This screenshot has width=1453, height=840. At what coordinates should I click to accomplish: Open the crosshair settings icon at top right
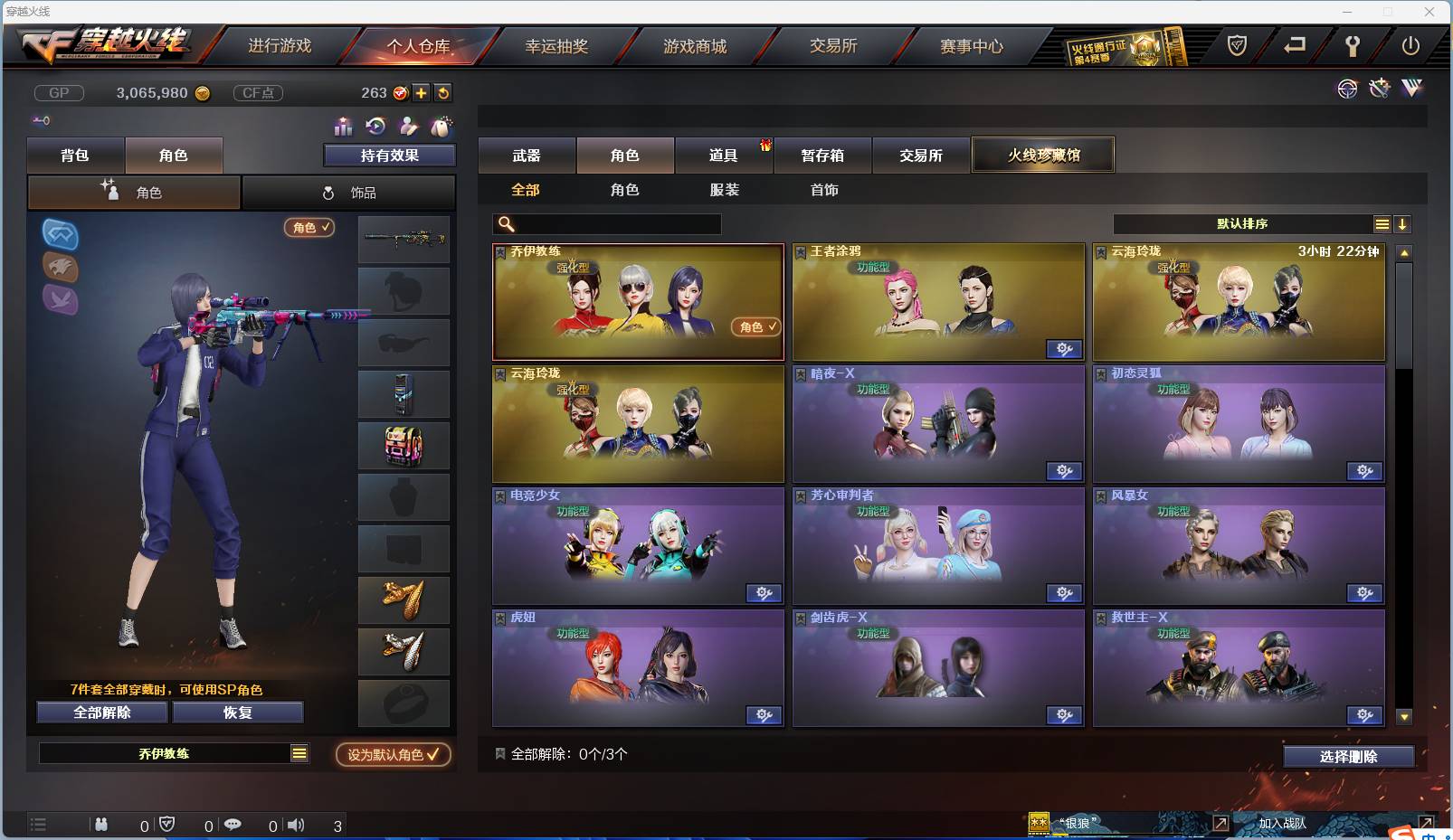coord(1347,90)
